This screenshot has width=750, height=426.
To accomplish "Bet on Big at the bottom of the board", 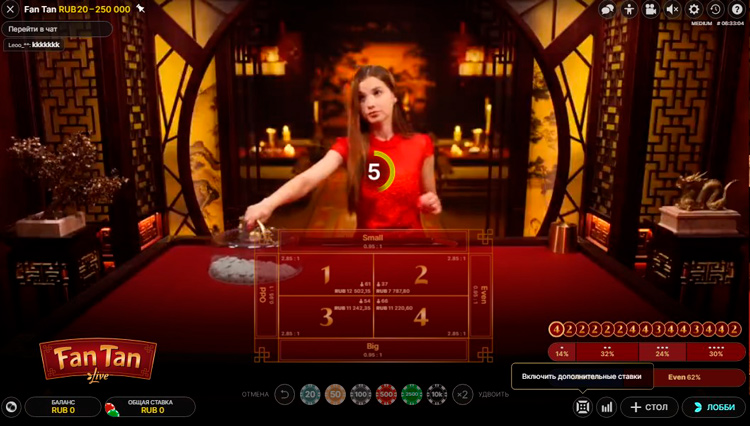I will 373,350.
